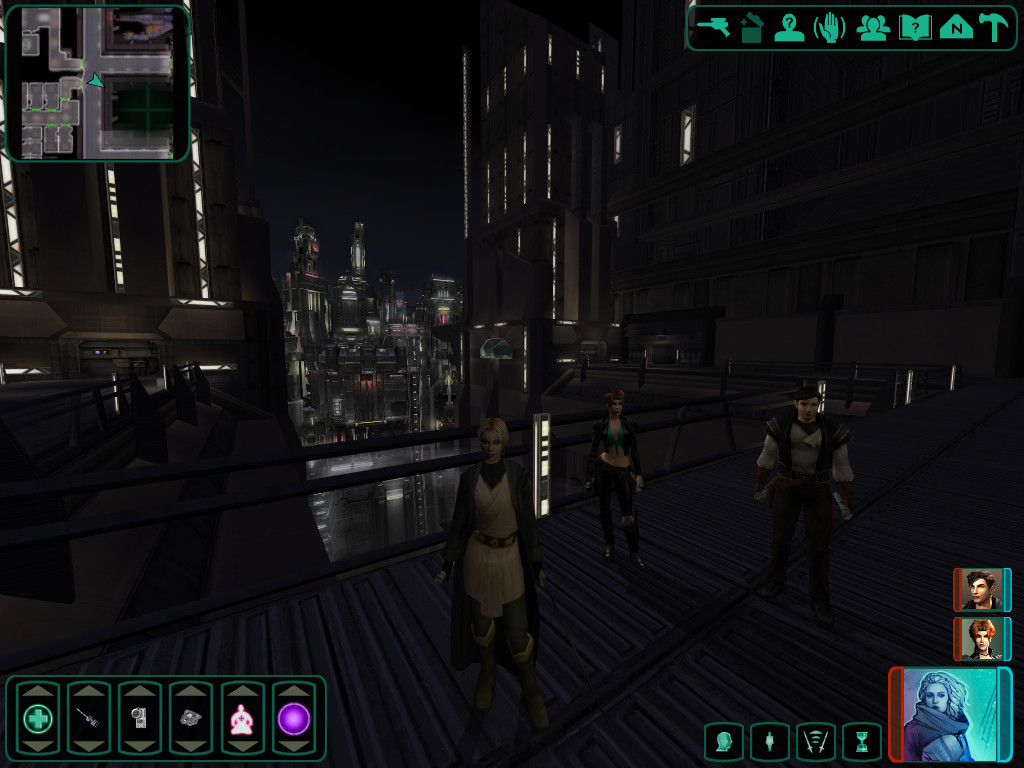Switch to the red-haired female companion portrait
This screenshot has height=768, width=1024.
(x=979, y=639)
